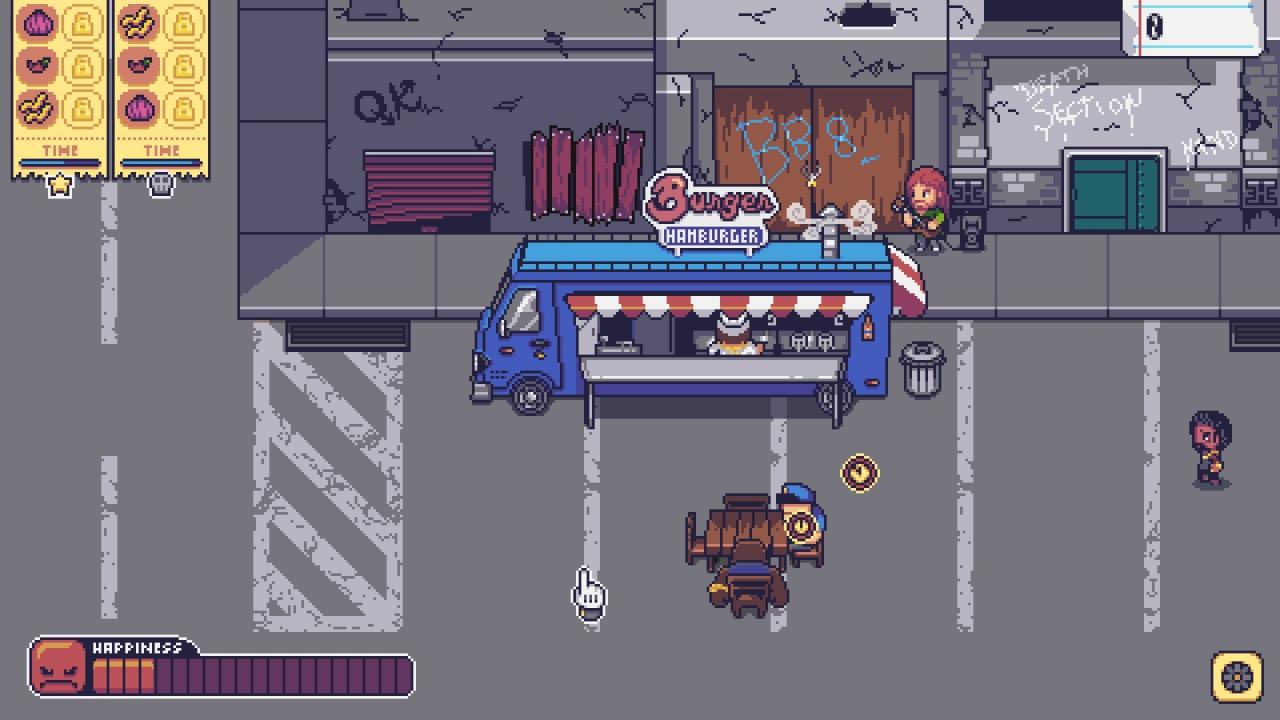The height and width of the screenshot is (720, 1280).
Task: Click the star icon under the left order ticket
Action: [60, 185]
